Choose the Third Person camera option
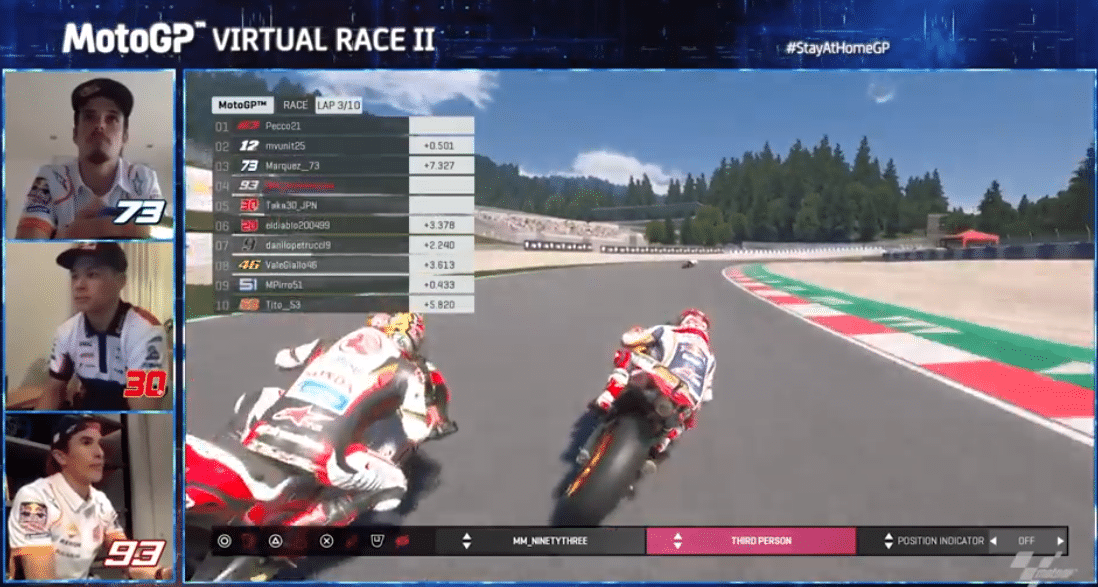This screenshot has width=1098, height=587. [750, 541]
